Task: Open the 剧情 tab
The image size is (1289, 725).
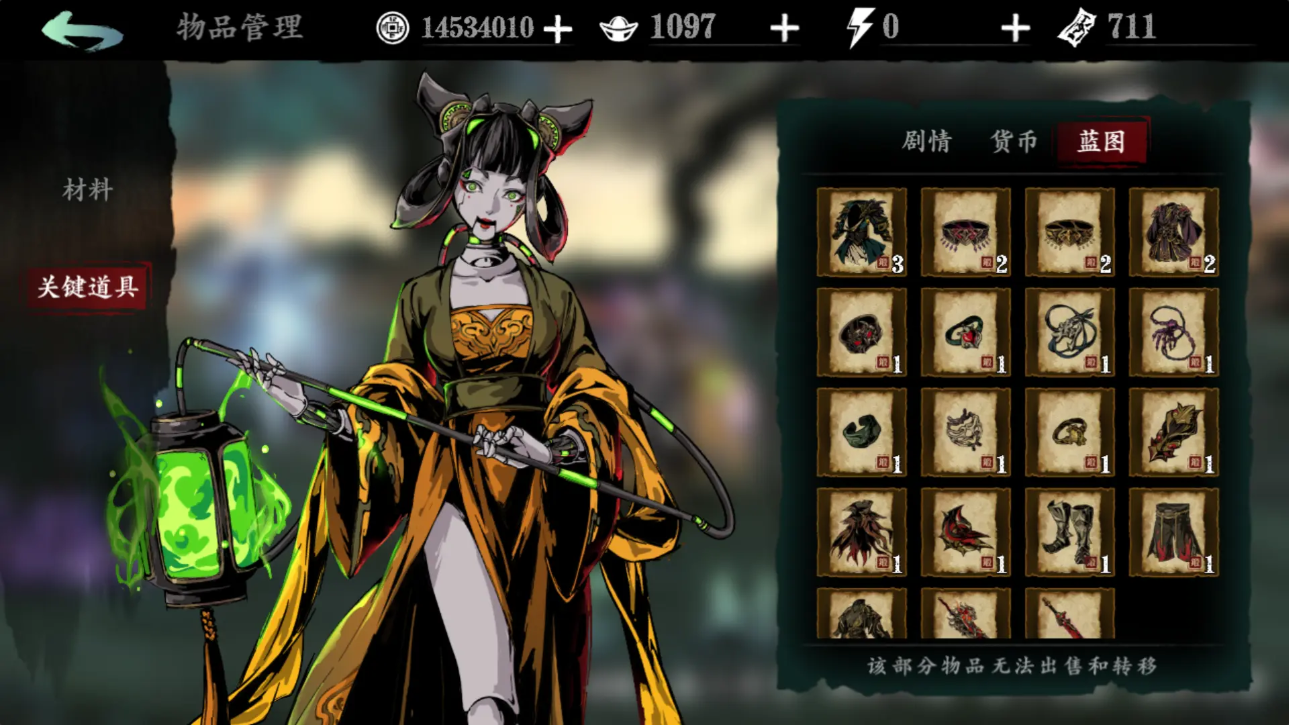Action: click(x=926, y=142)
